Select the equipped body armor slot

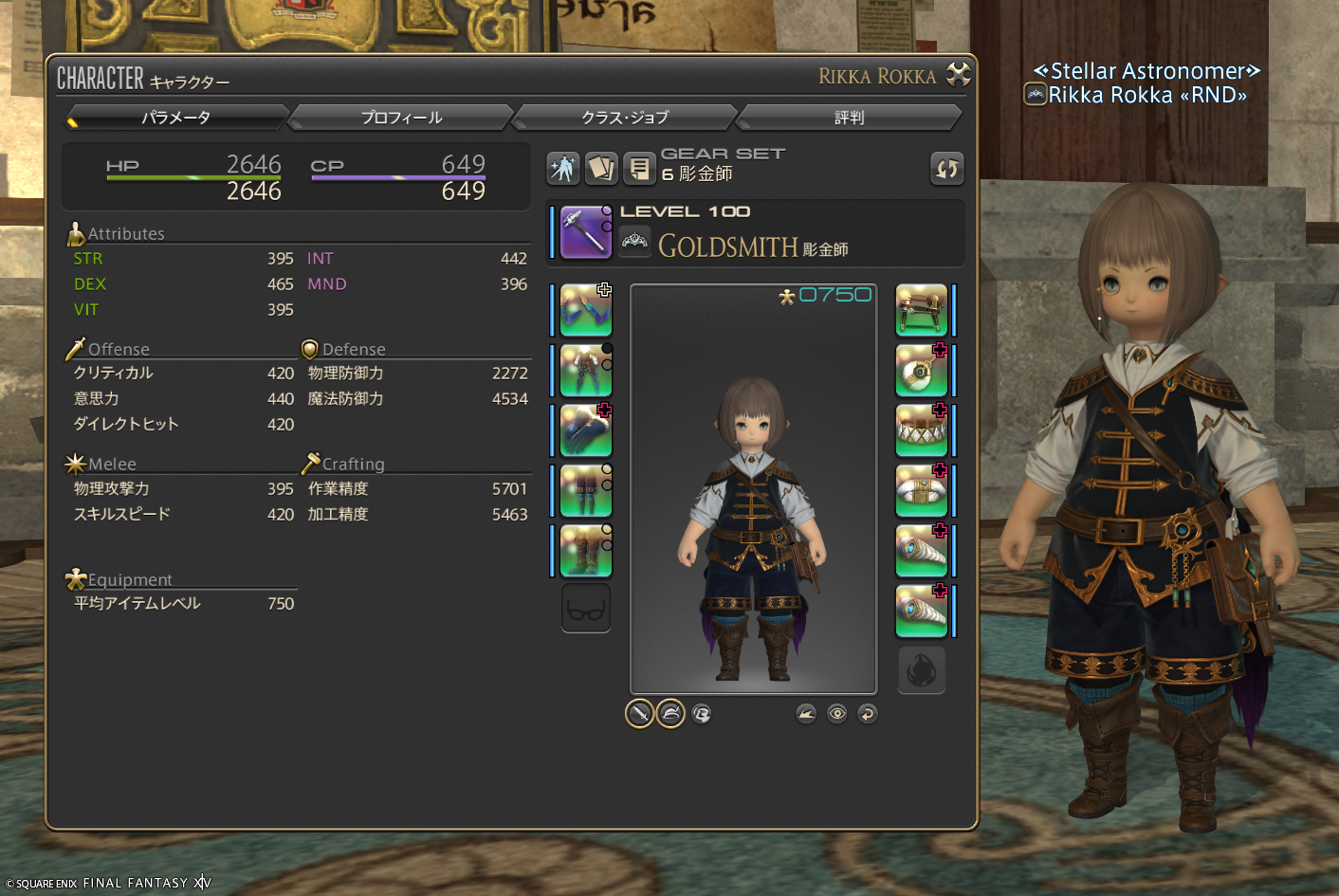click(586, 370)
